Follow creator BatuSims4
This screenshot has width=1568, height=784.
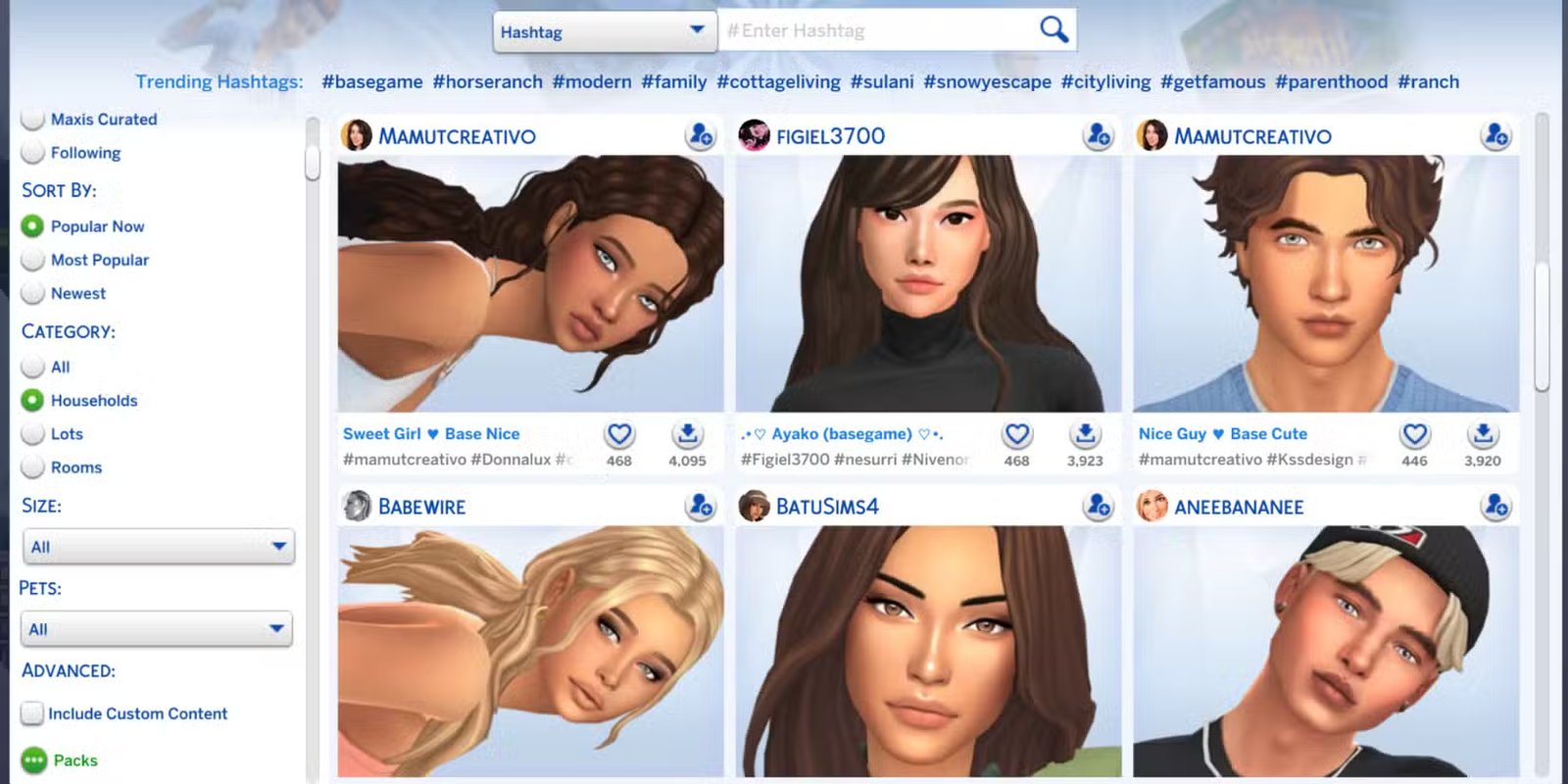click(x=1099, y=507)
